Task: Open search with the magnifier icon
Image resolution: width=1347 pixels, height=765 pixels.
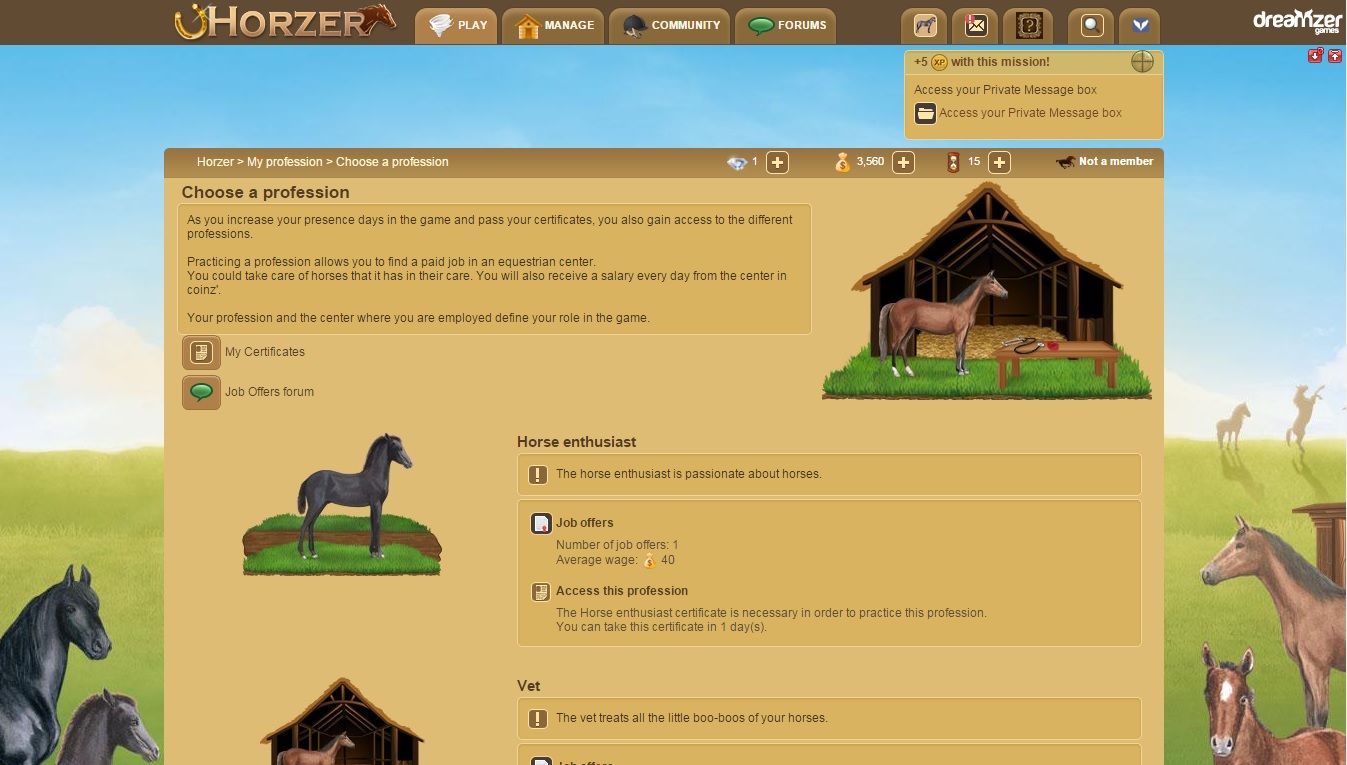Action: click(1090, 25)
